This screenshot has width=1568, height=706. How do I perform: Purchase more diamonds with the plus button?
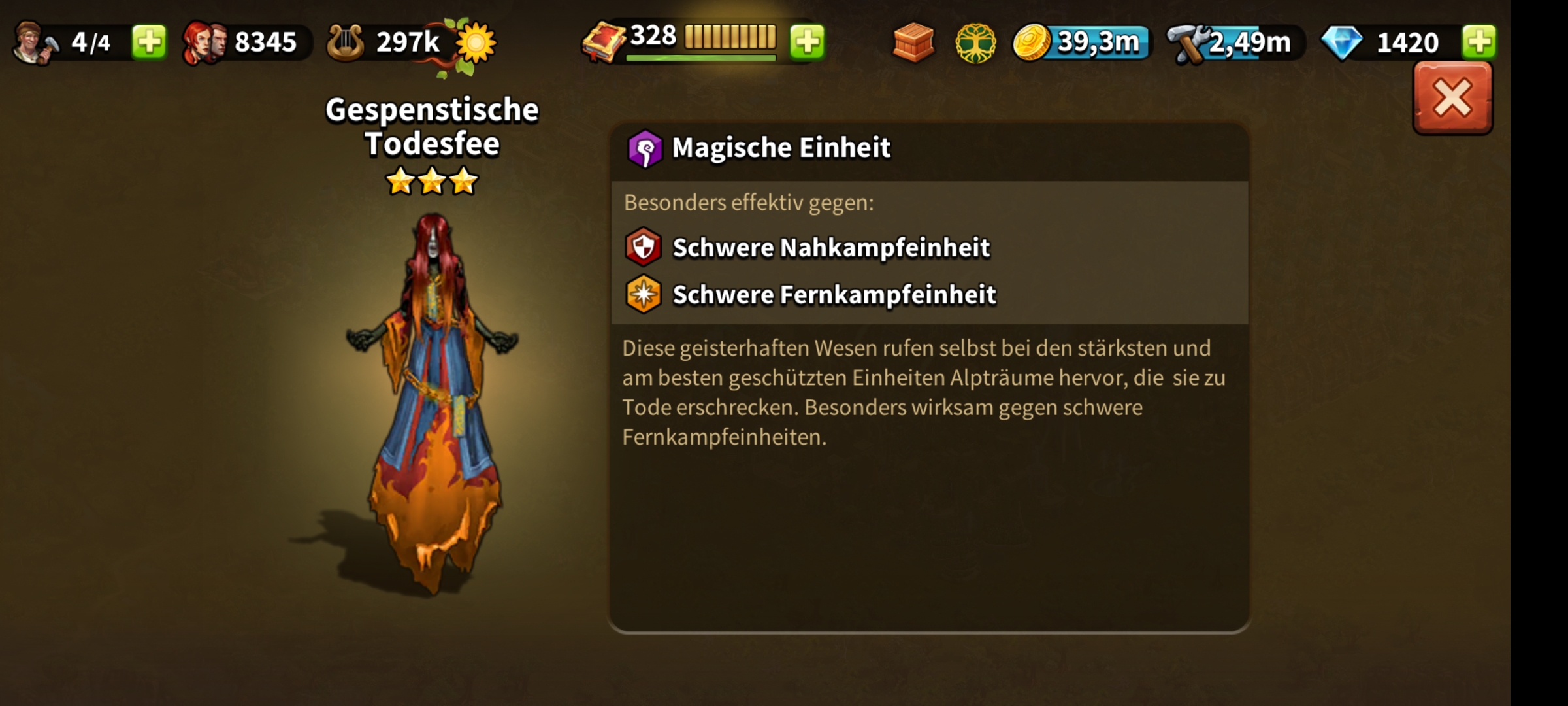pyautogui.click(x=1479, y=42)
